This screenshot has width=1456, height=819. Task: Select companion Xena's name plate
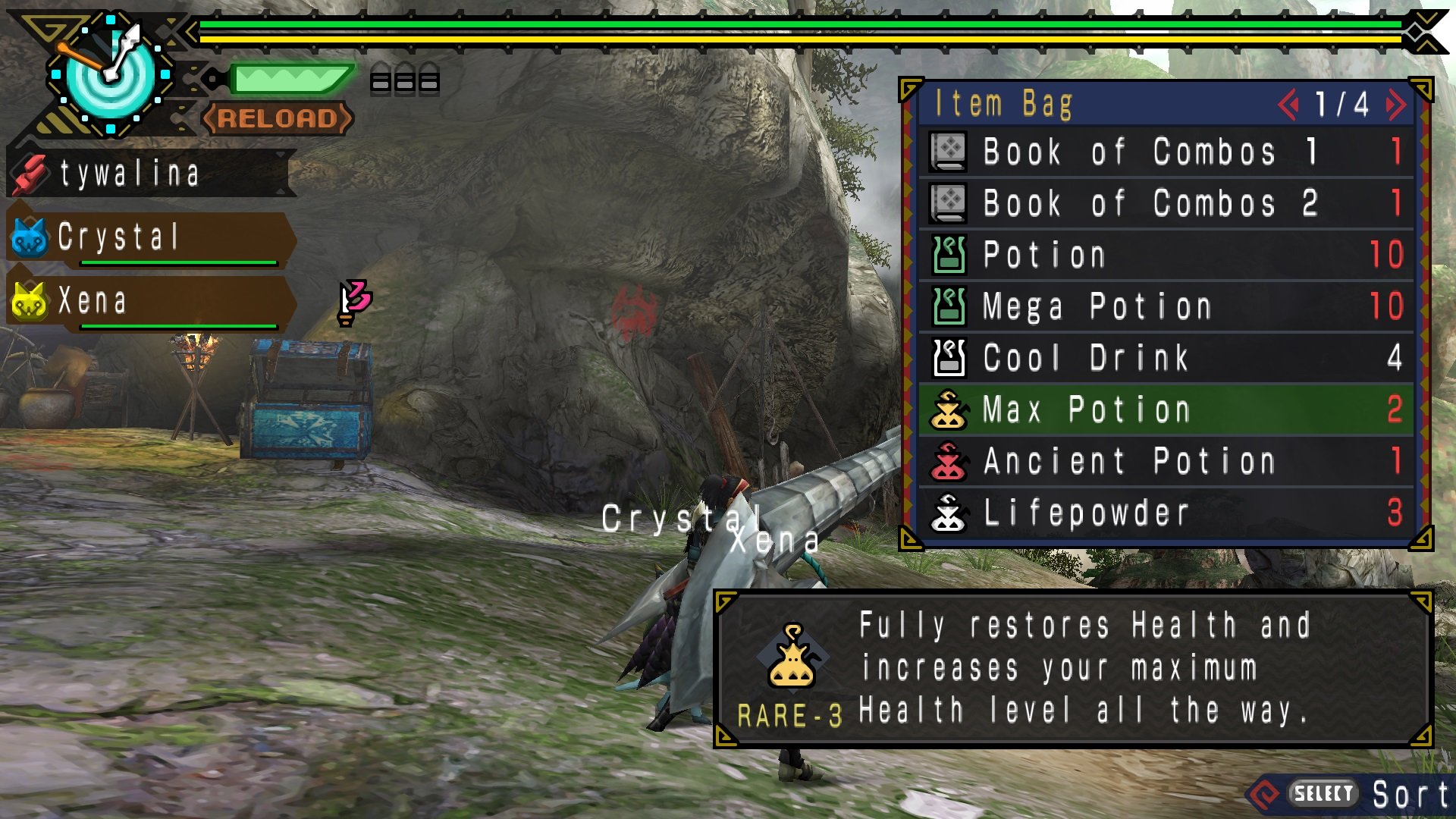point(149,301)
